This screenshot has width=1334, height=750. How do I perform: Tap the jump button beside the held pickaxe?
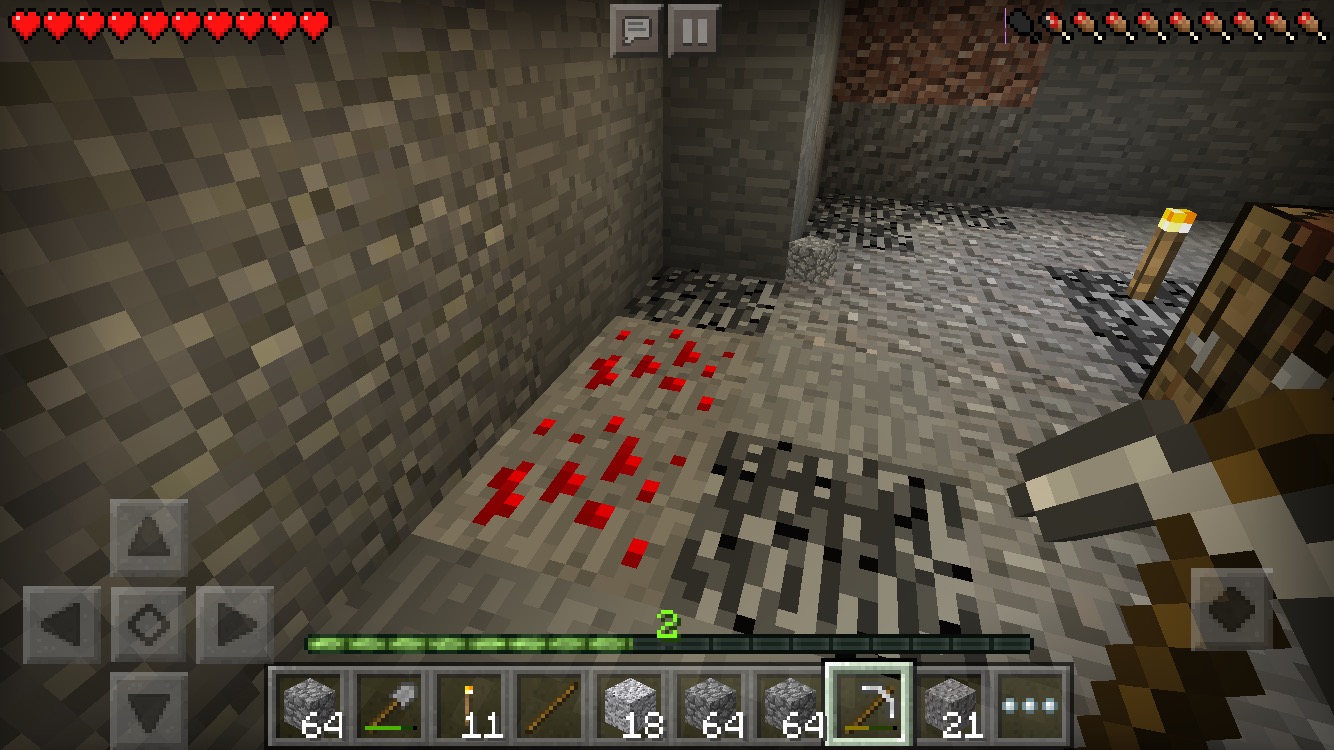click(x=1231, y=609)
